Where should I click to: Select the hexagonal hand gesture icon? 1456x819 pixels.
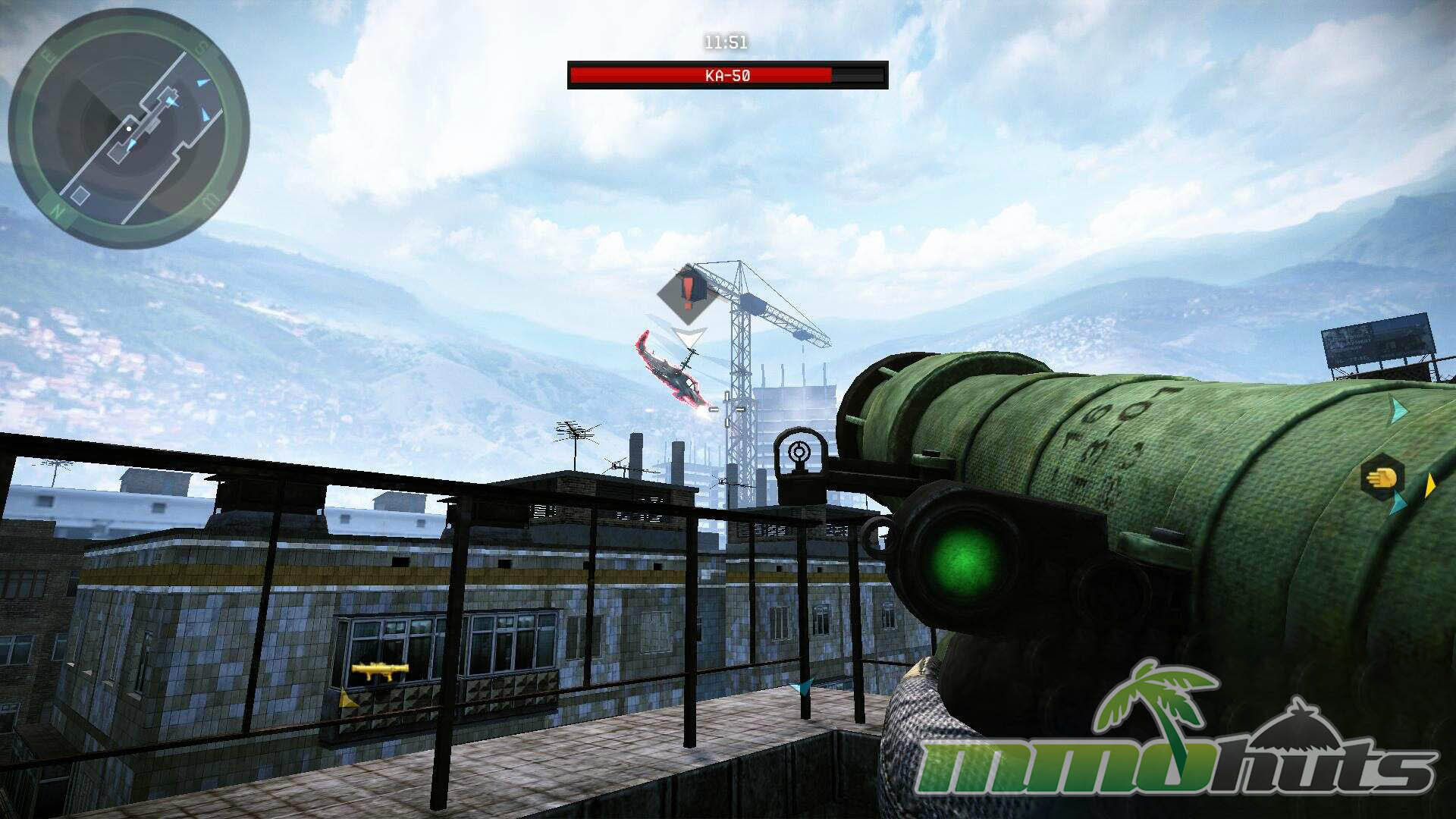tap(1382, 478)
